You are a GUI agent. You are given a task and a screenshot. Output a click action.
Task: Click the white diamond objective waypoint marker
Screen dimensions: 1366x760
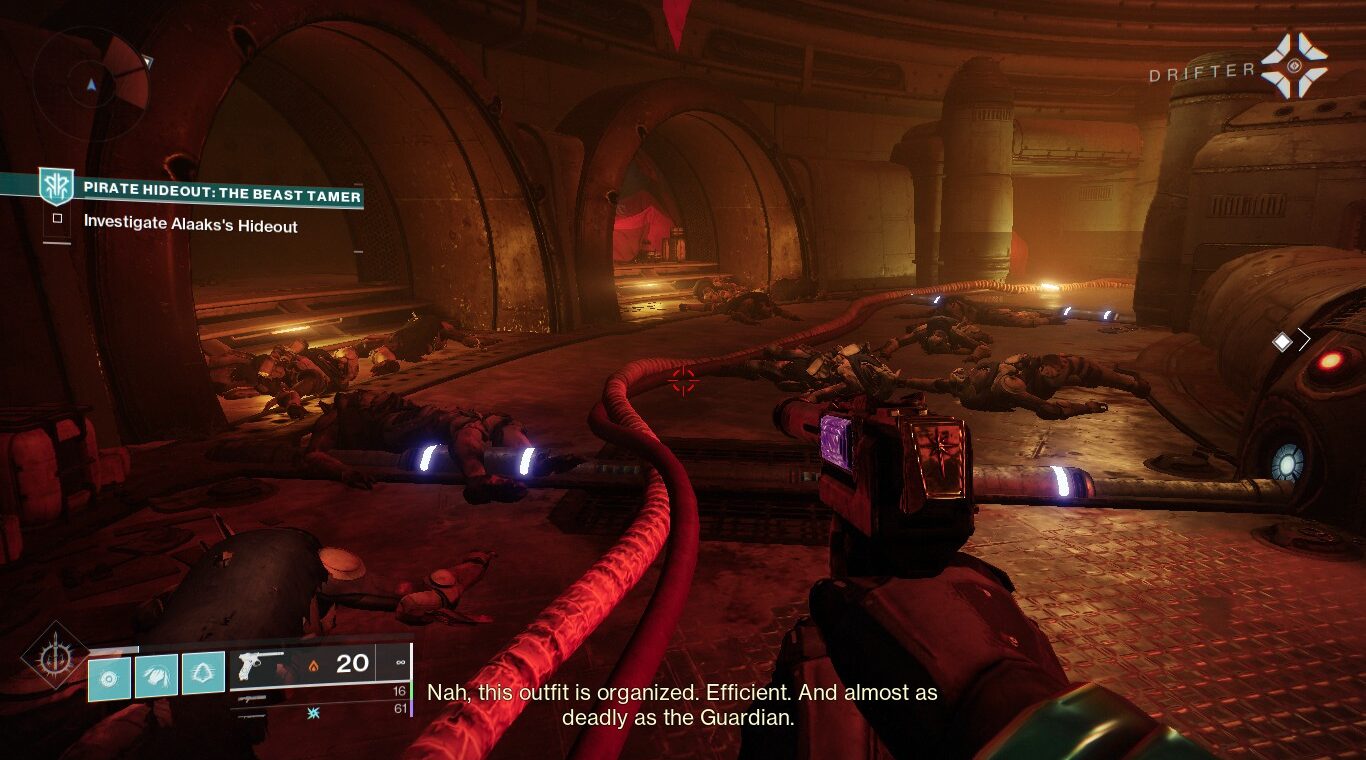(1282, 342)
